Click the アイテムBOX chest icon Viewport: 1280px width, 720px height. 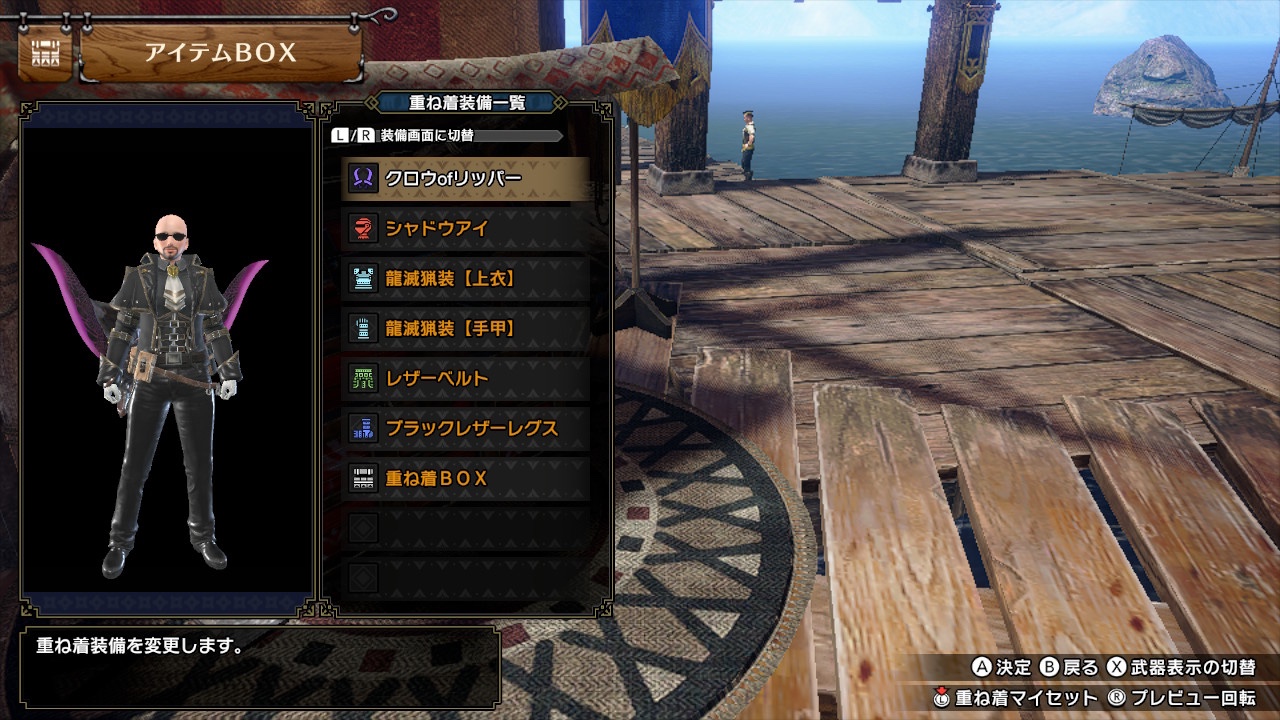[45, 54]
